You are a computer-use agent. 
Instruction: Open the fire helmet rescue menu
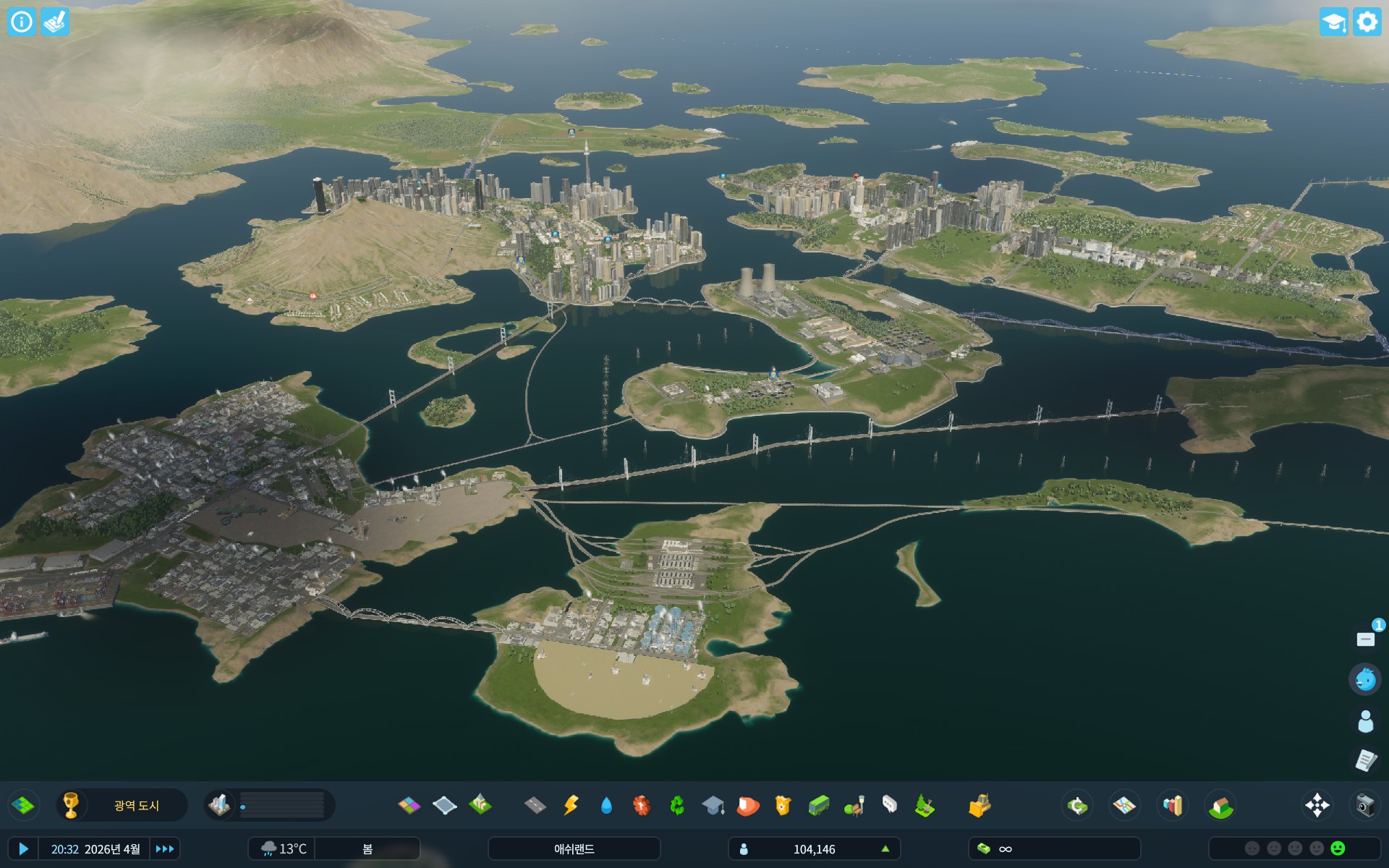tap(747, 805)
